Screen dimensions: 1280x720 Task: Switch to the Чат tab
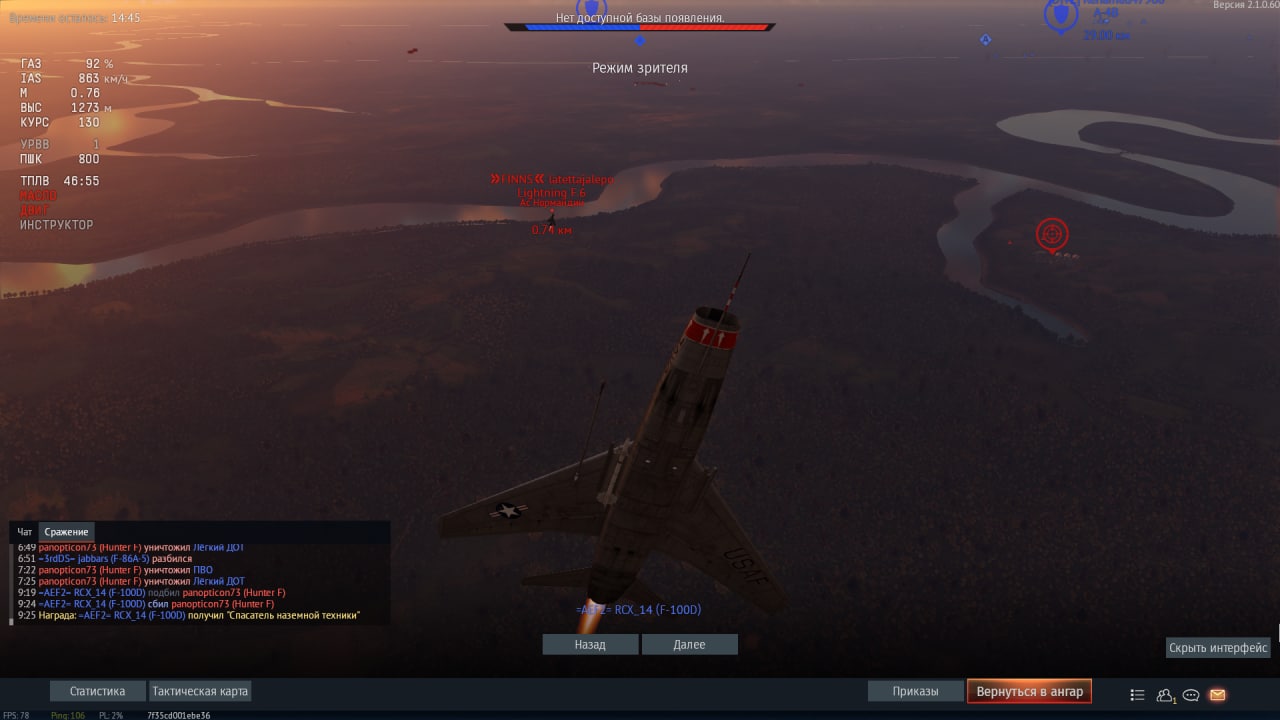click(x=25, y=532)
